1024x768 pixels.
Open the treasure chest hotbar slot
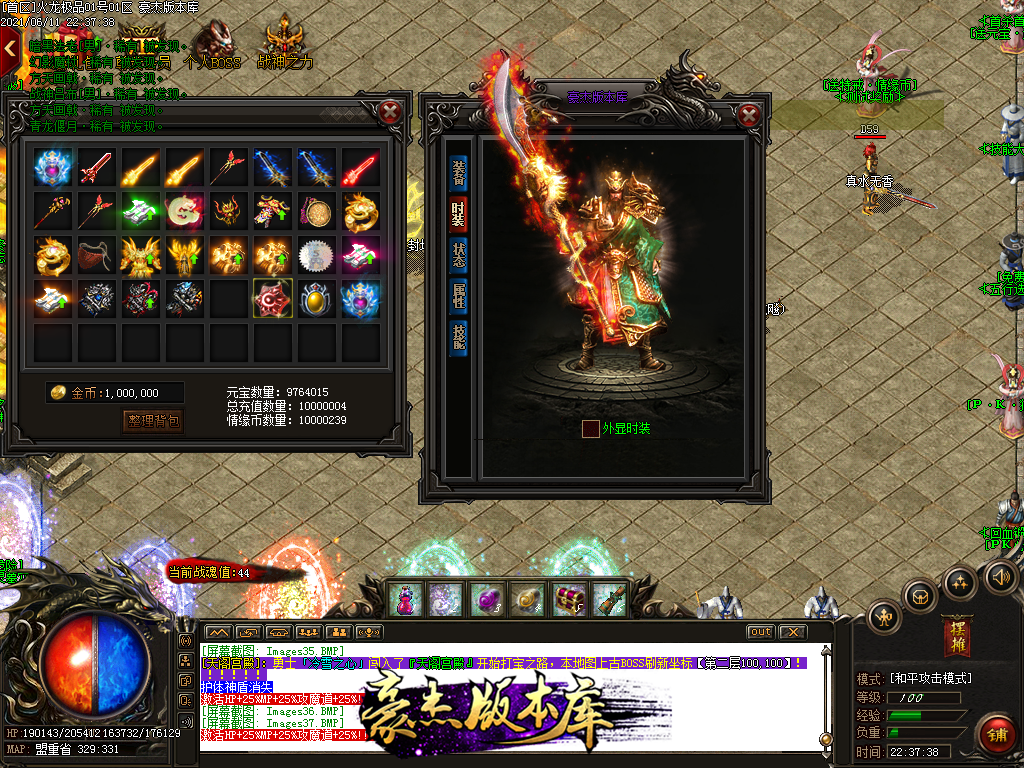tap(569, 599)
